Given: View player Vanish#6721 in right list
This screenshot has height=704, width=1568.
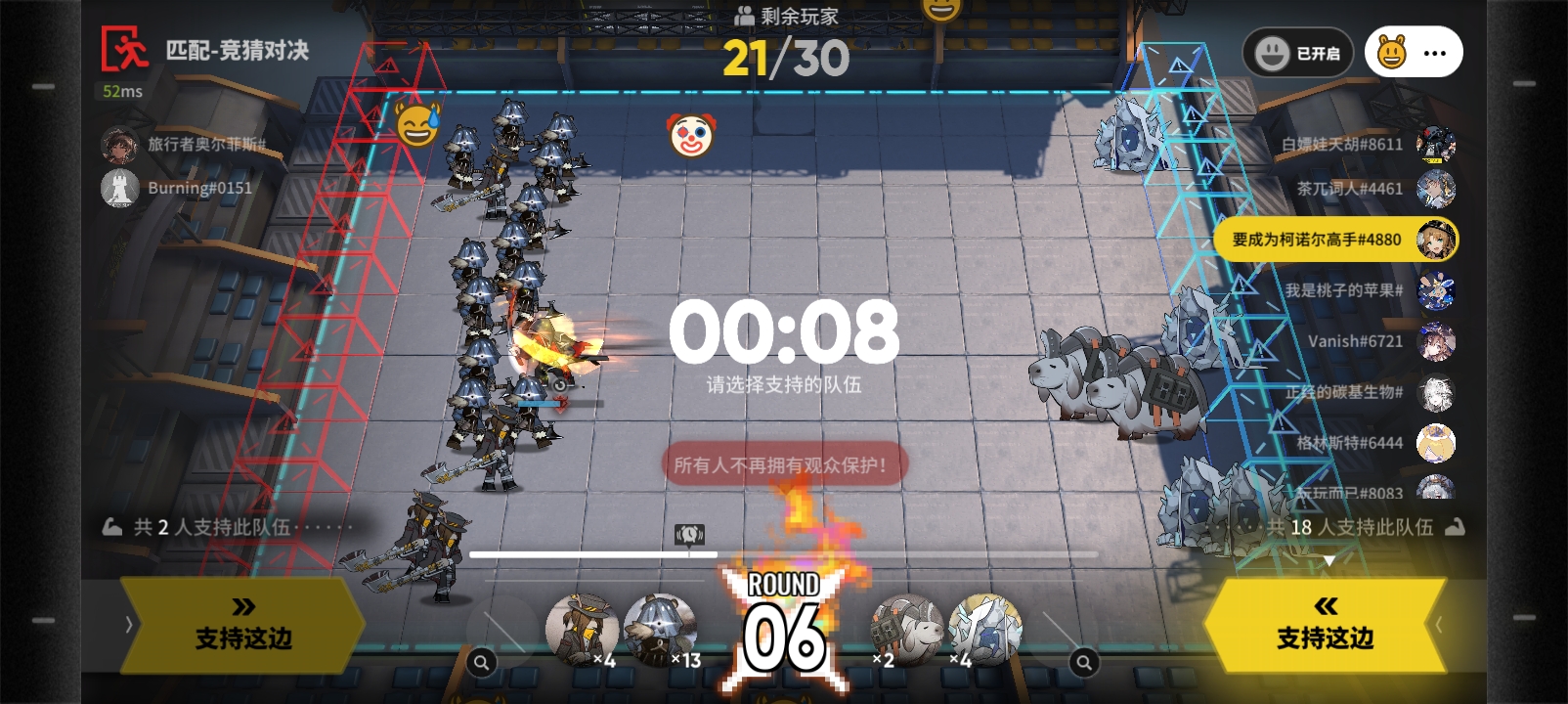Looking at the screenshot, I should click(x=1378, y=341).
